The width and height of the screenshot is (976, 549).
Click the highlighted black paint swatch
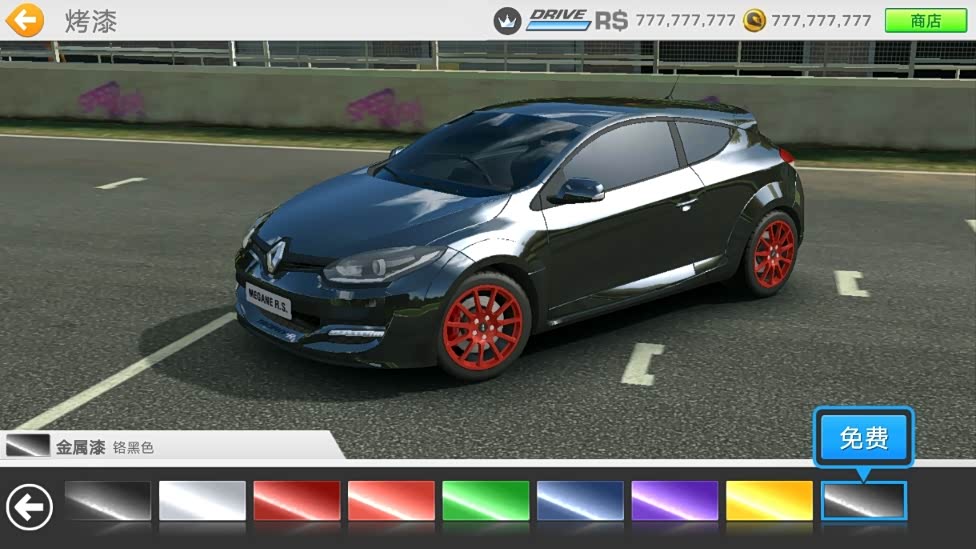point(864,501)
